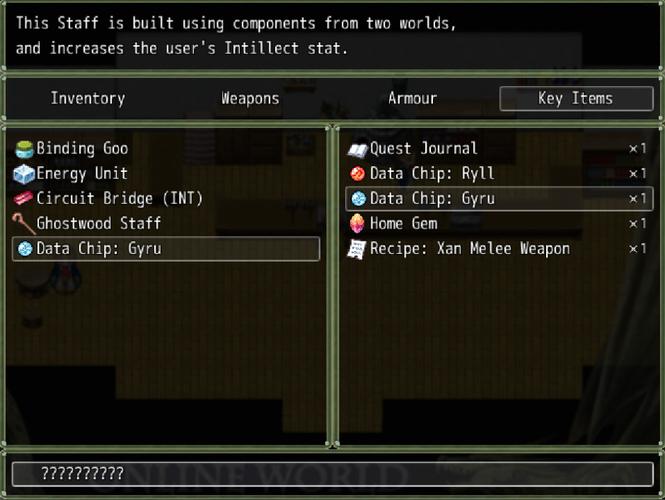
Task: Show the Armour category
Action: (412, 98)
